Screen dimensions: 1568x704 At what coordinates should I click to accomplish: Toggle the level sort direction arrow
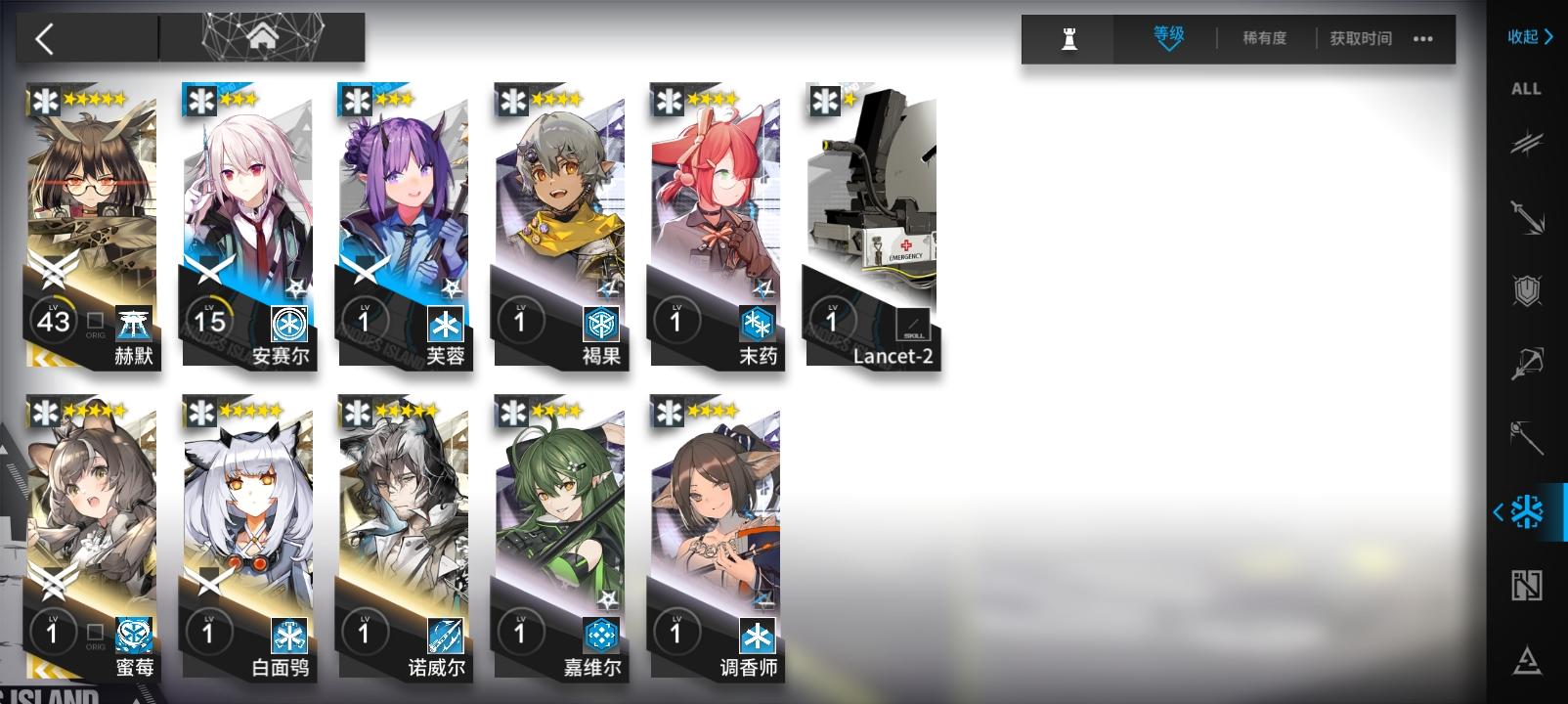pyautogui.click(x=1167, y=47)
